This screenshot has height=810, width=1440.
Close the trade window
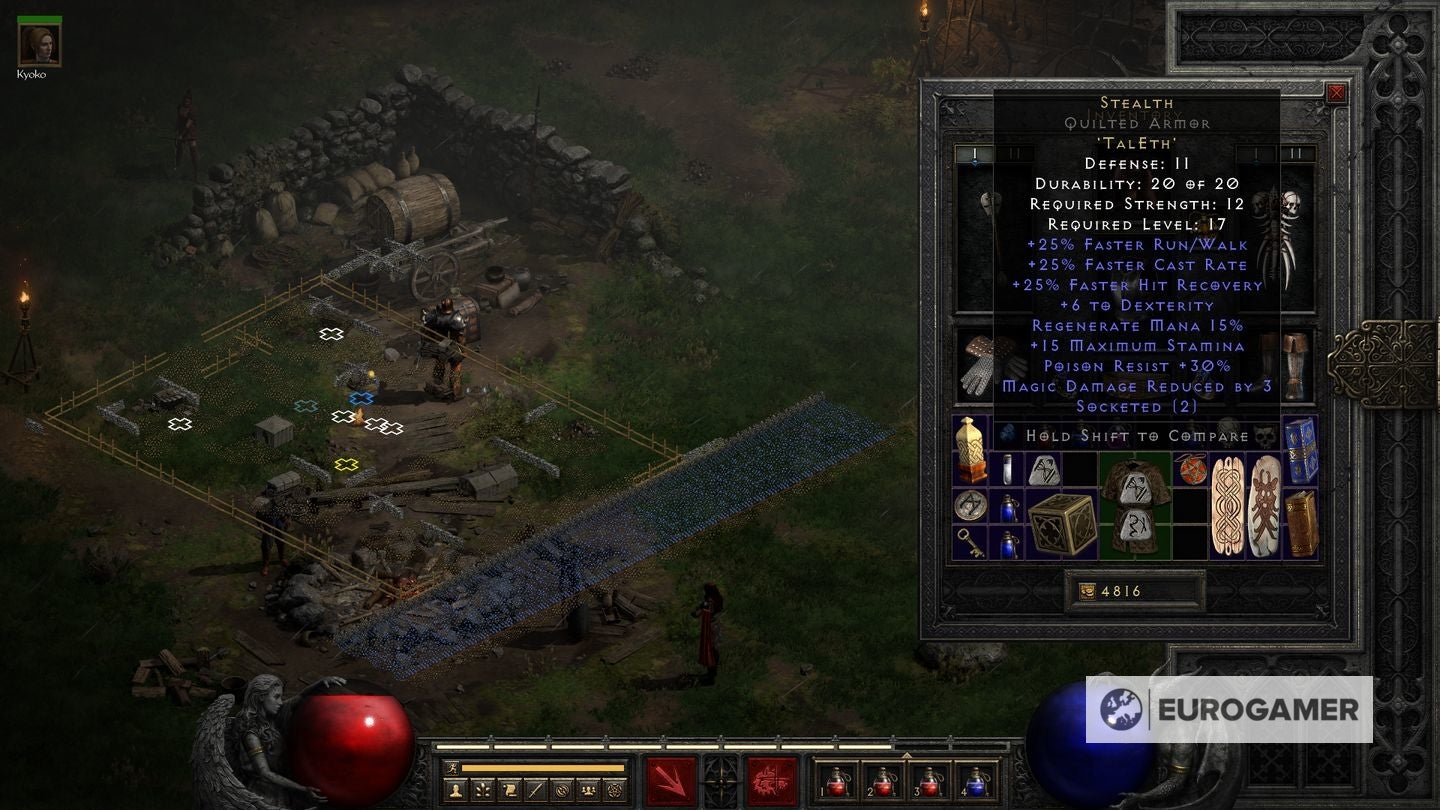click(1335, 92)
